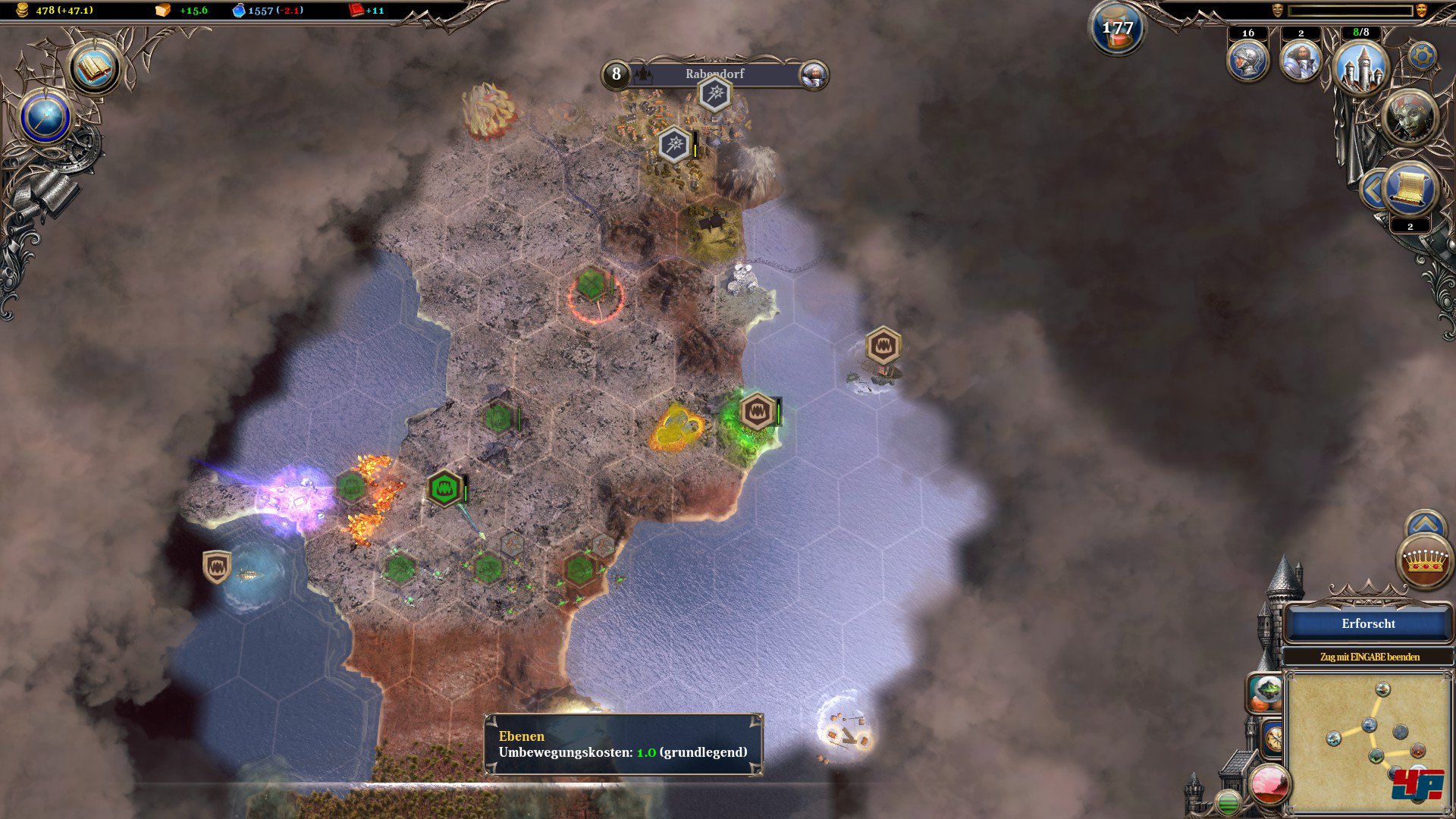Click the turn 177 hourglass orb
Viewport: 1456px width, 819px height.
[1117, 29]
